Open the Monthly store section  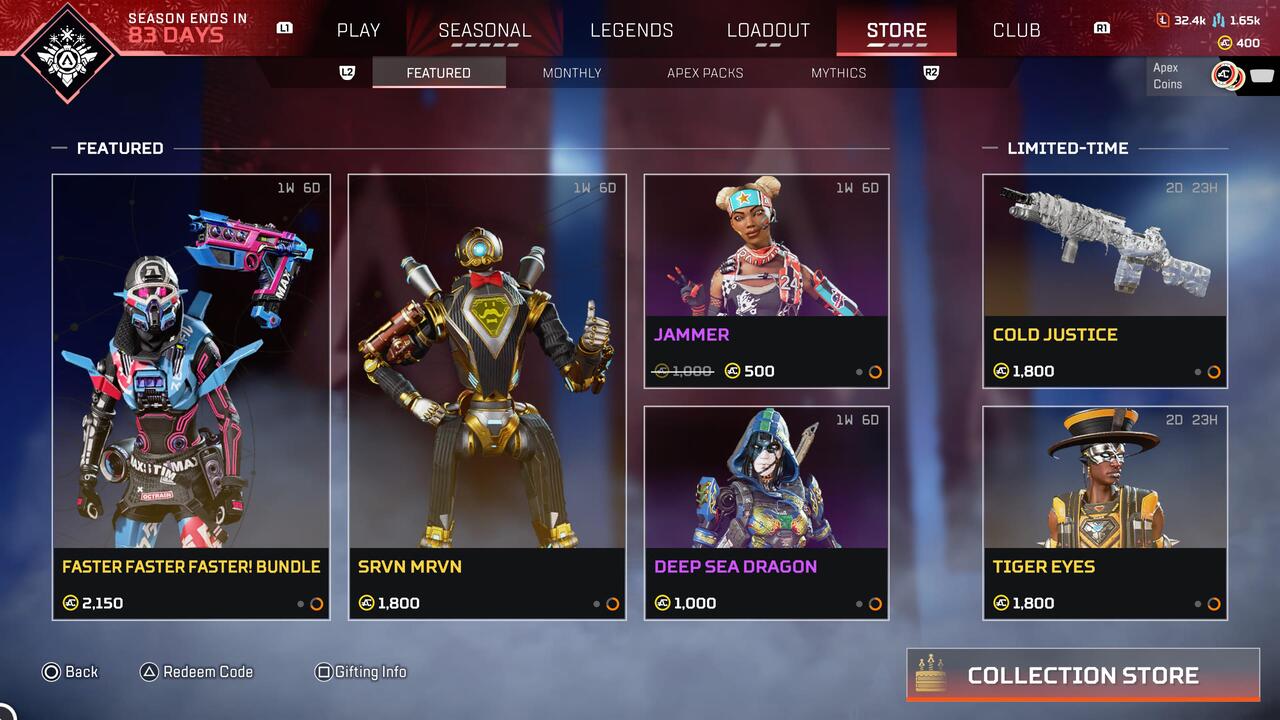(572, 73)
